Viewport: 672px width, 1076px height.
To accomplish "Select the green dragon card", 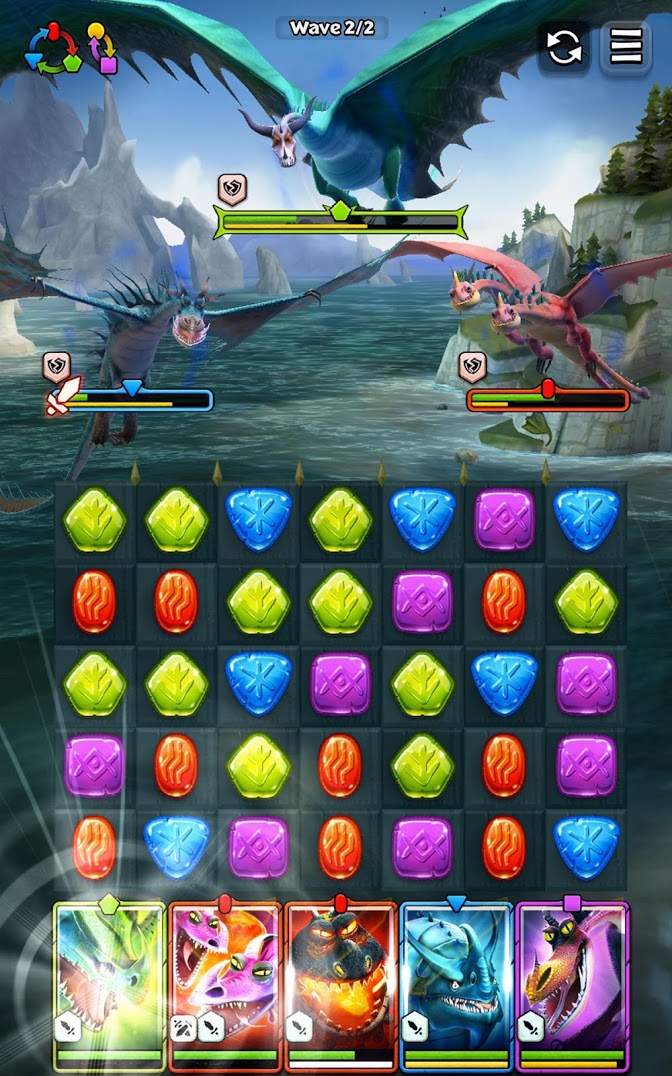I will [x=109, y=984].
